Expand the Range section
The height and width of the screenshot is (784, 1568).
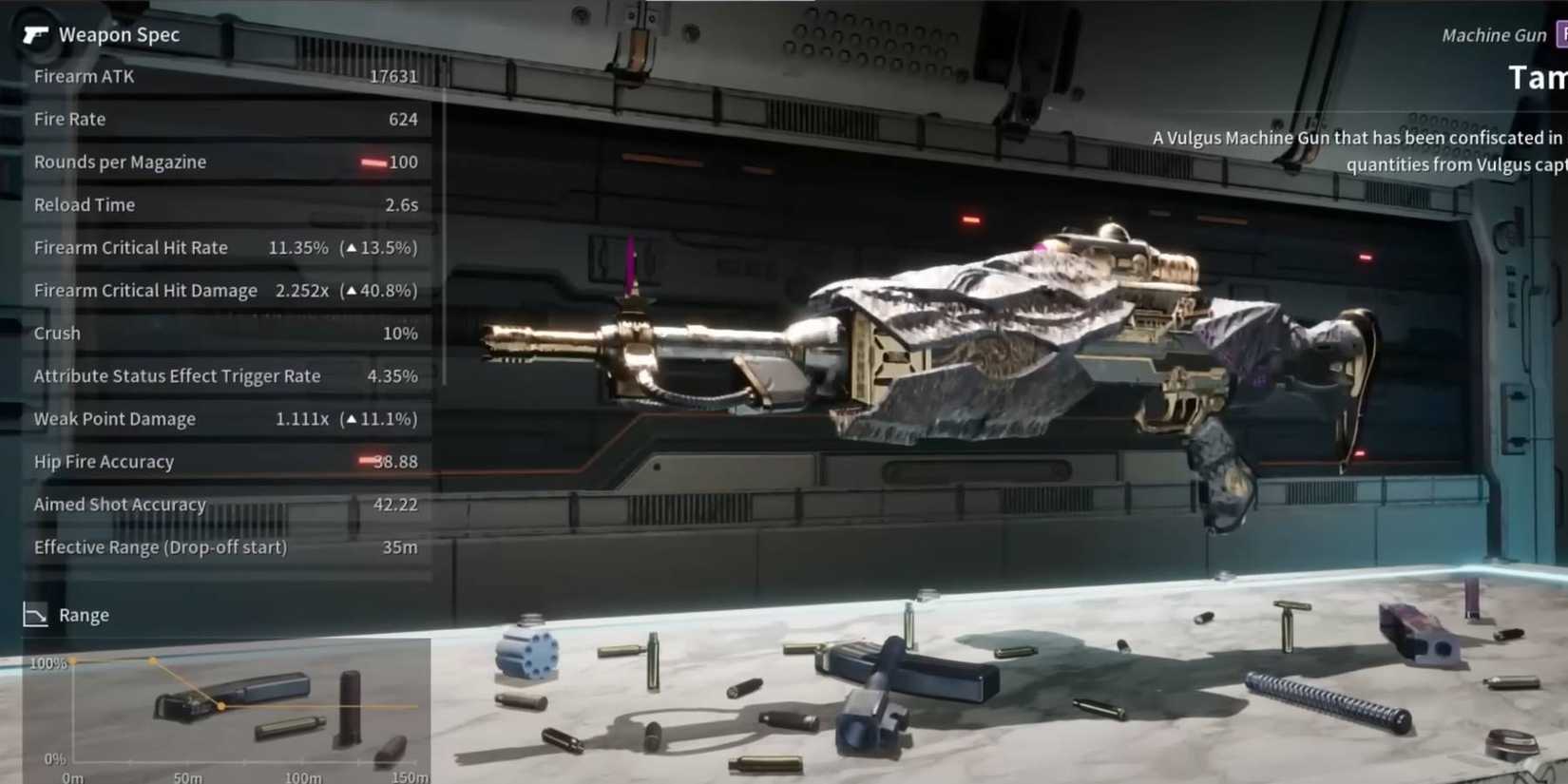pos(84,615)
